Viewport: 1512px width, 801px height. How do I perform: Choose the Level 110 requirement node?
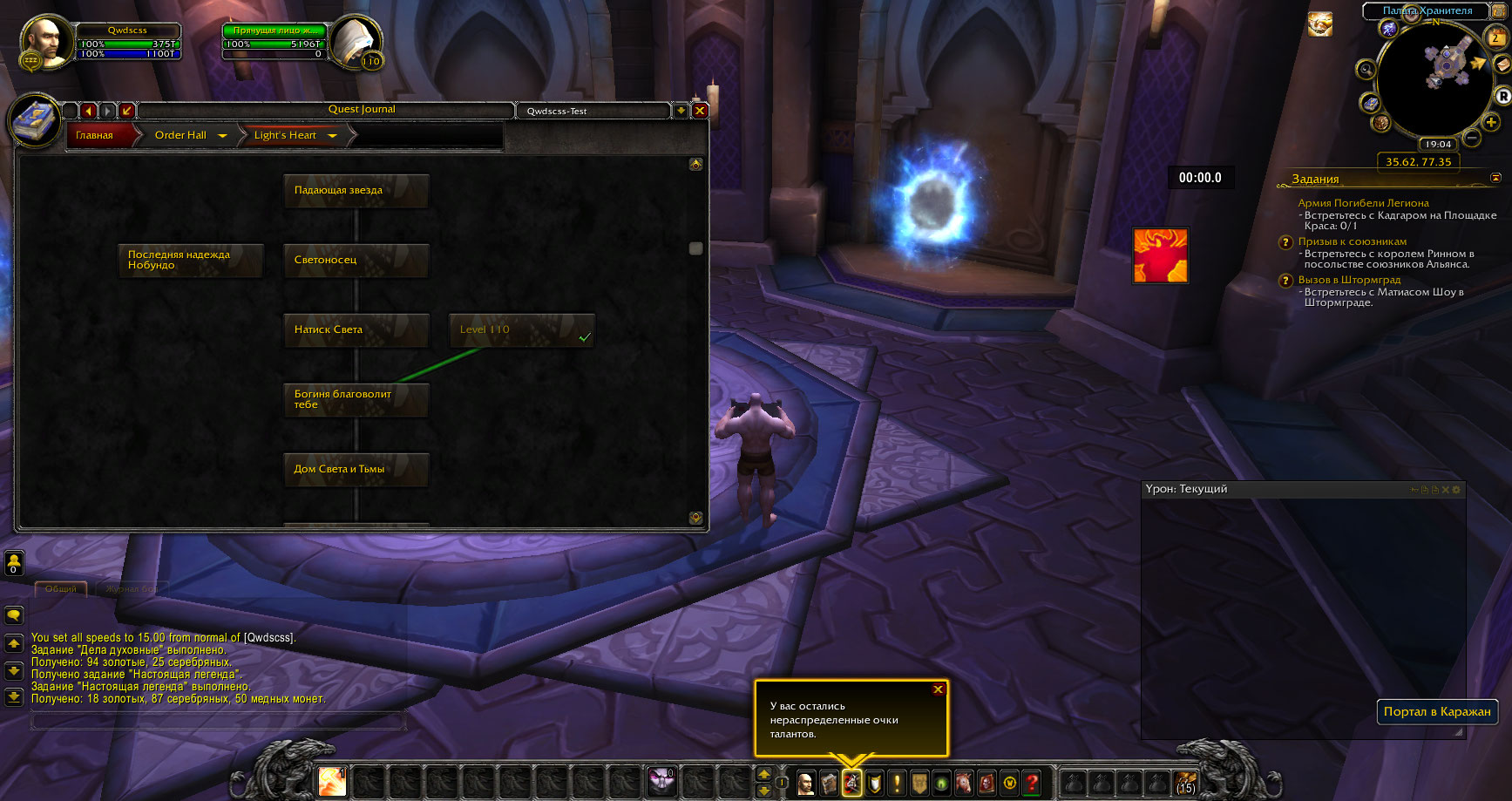521,330
